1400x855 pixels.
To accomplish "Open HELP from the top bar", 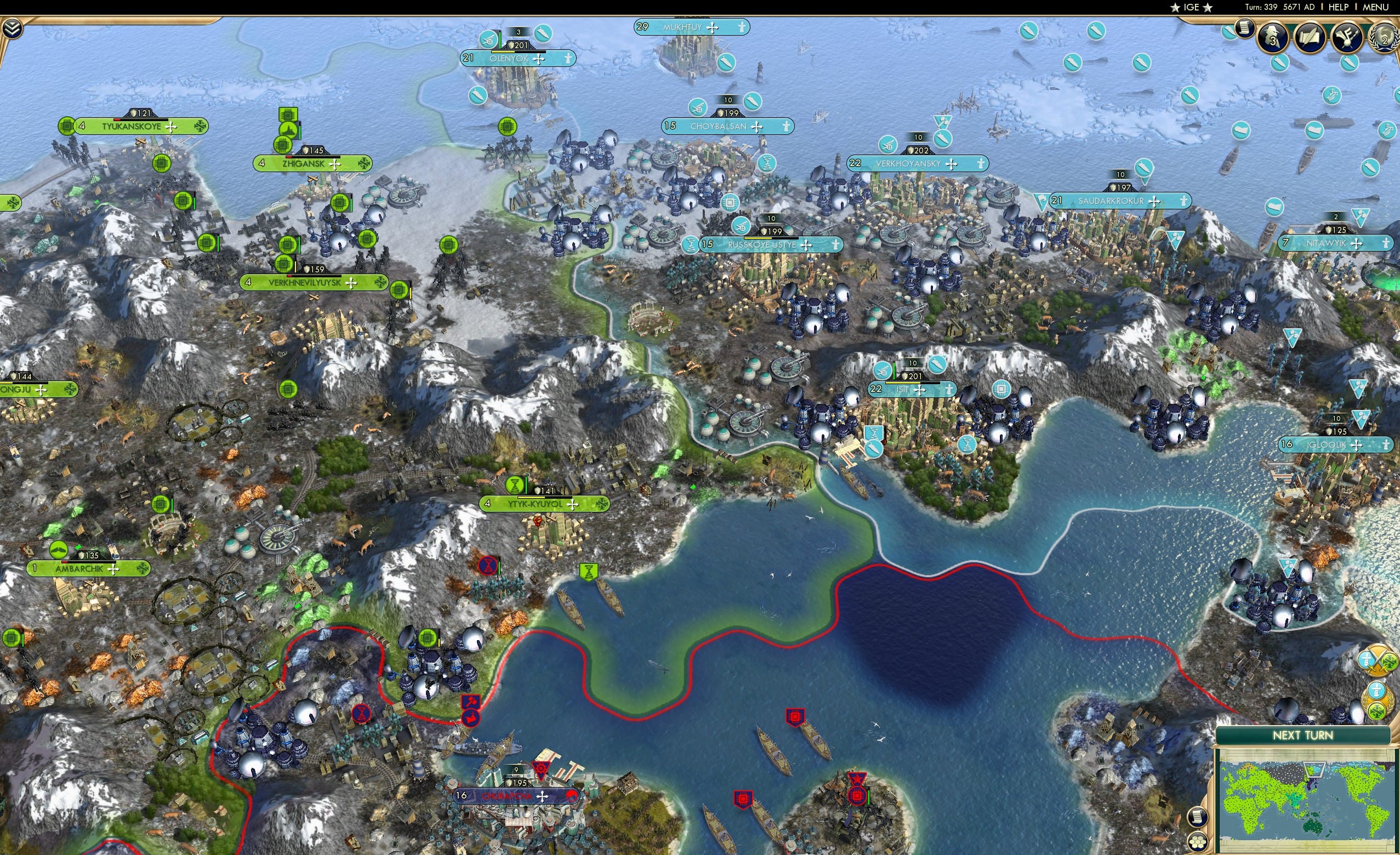I will click(x=1339, y=7).
